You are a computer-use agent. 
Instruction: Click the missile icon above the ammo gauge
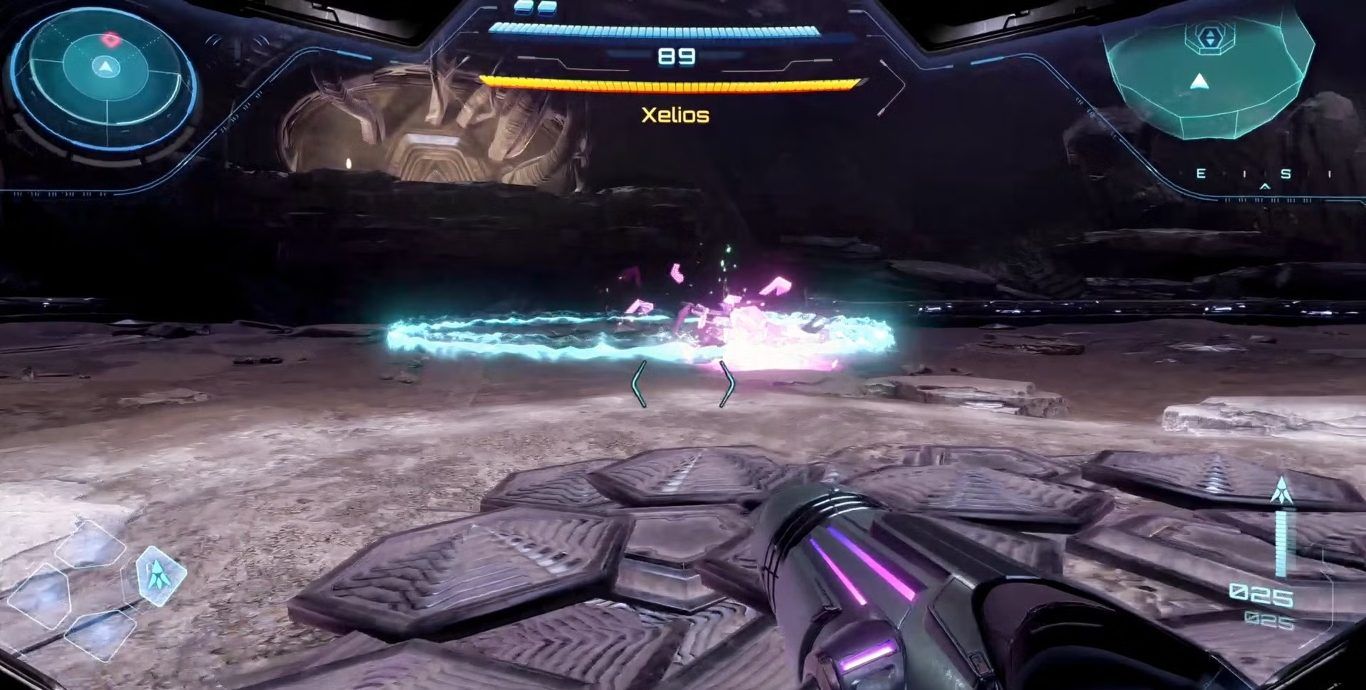point(1282,490)
